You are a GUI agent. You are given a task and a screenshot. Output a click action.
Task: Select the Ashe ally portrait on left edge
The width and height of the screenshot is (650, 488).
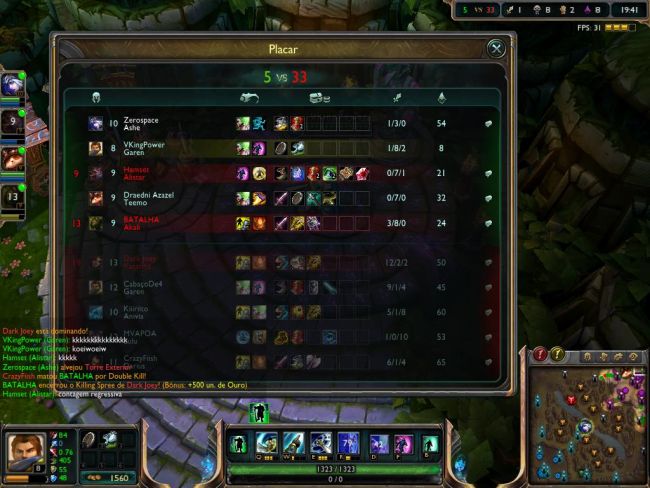point(12,84)
